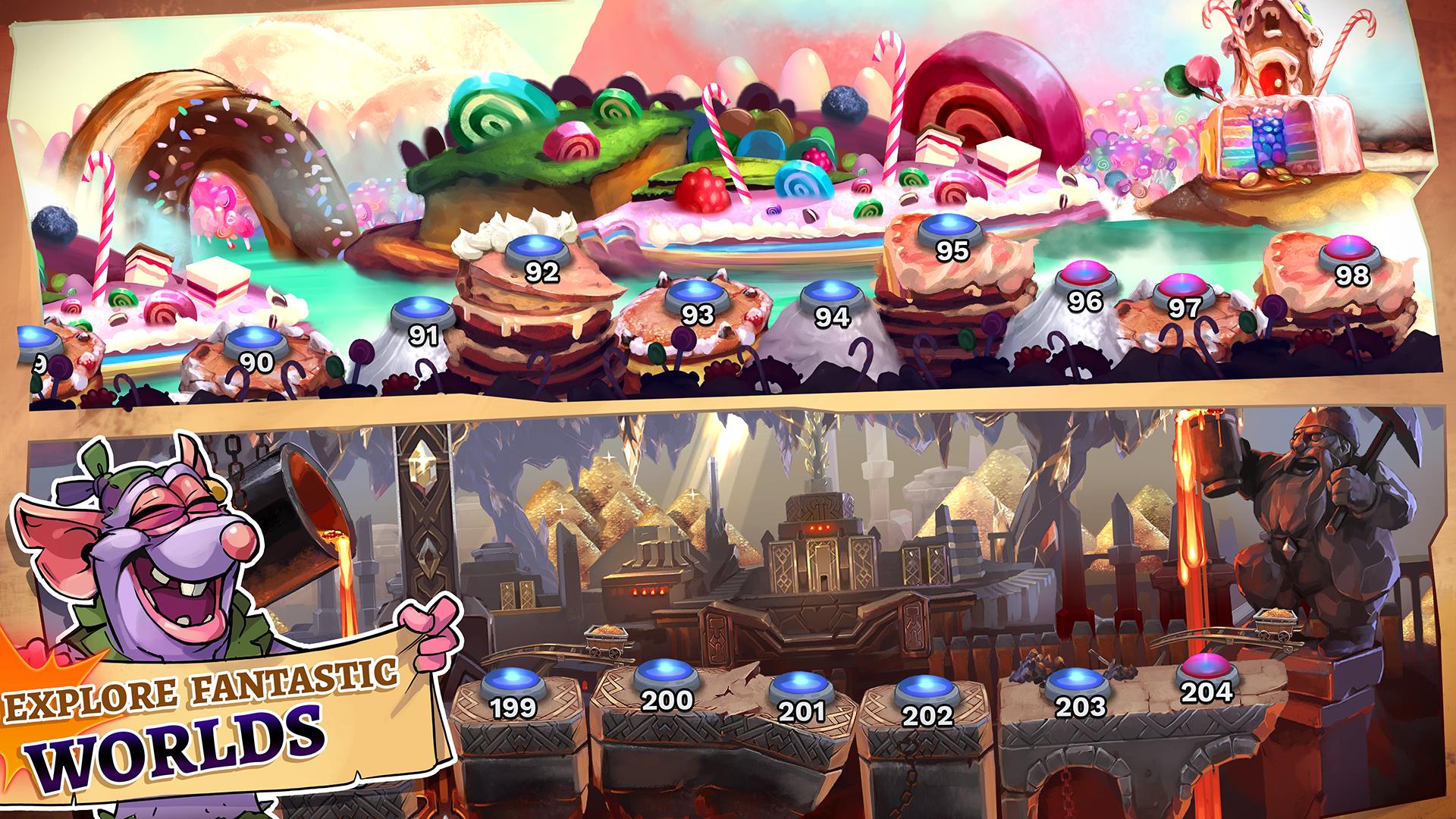Select level 90 node
The width and height of the screenshot is (1456, 819).
coord(255,342)
